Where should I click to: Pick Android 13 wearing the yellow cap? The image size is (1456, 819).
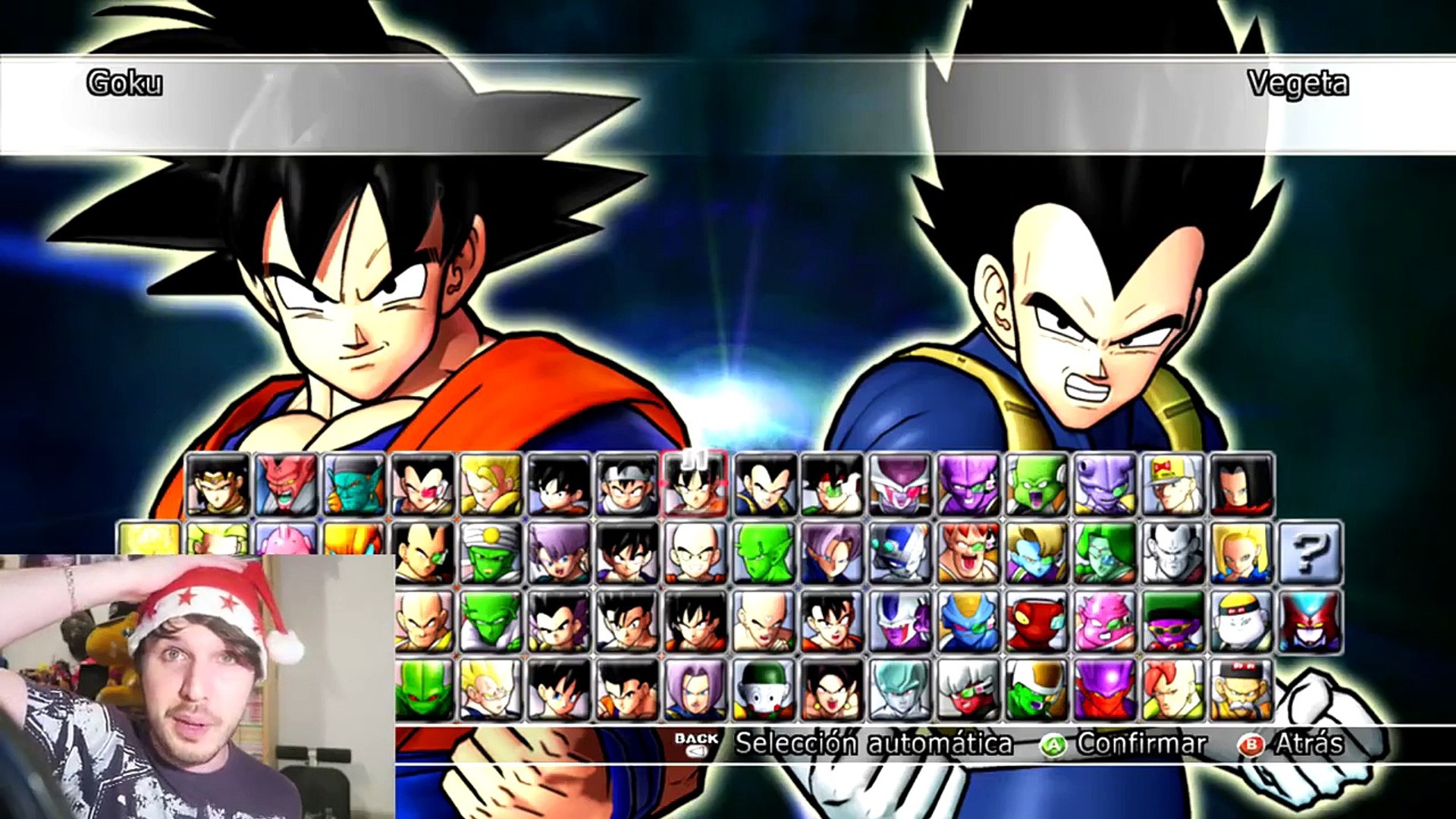[1173, 485]
